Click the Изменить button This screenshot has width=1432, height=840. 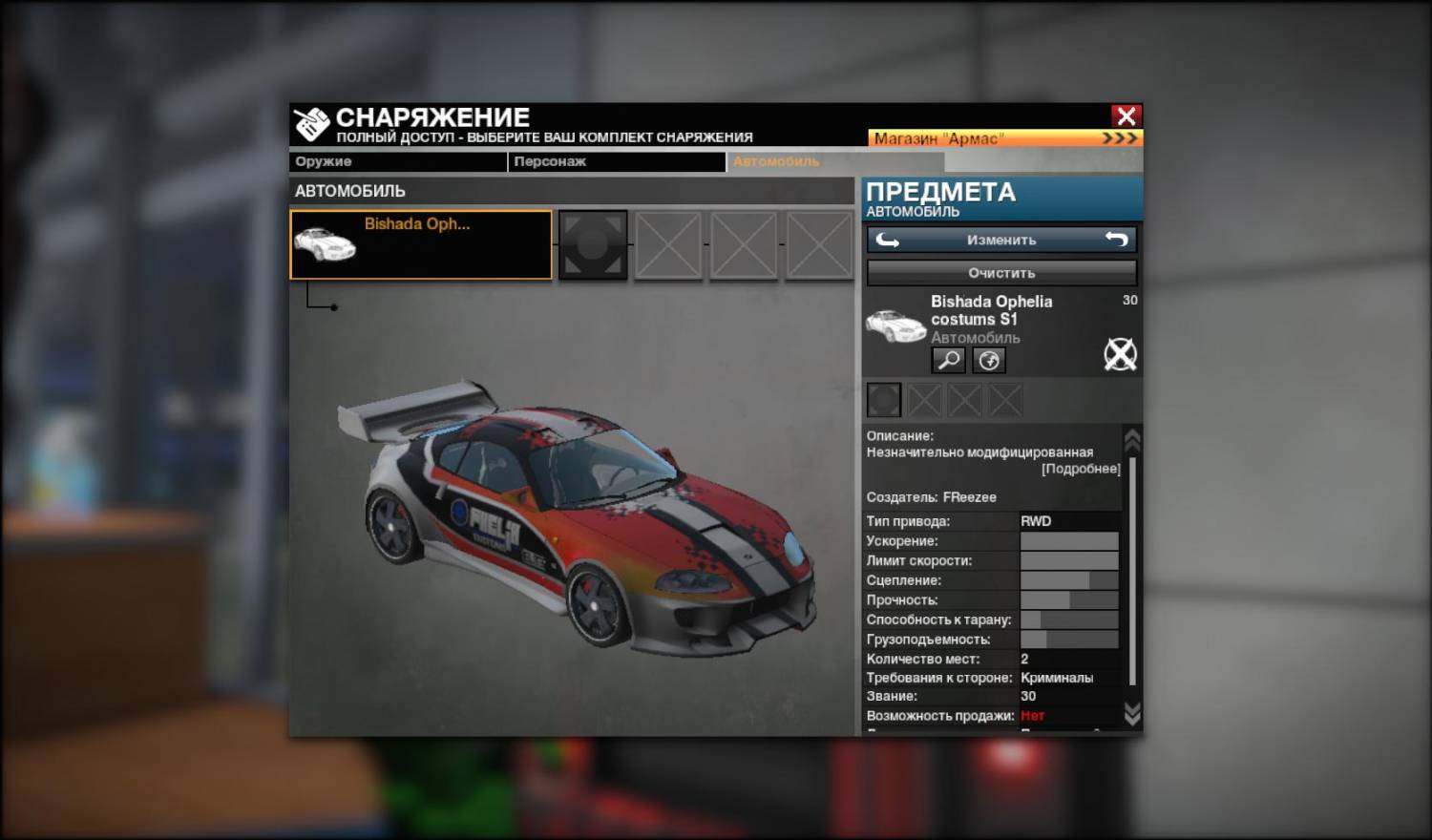[x=1001, y=241]
